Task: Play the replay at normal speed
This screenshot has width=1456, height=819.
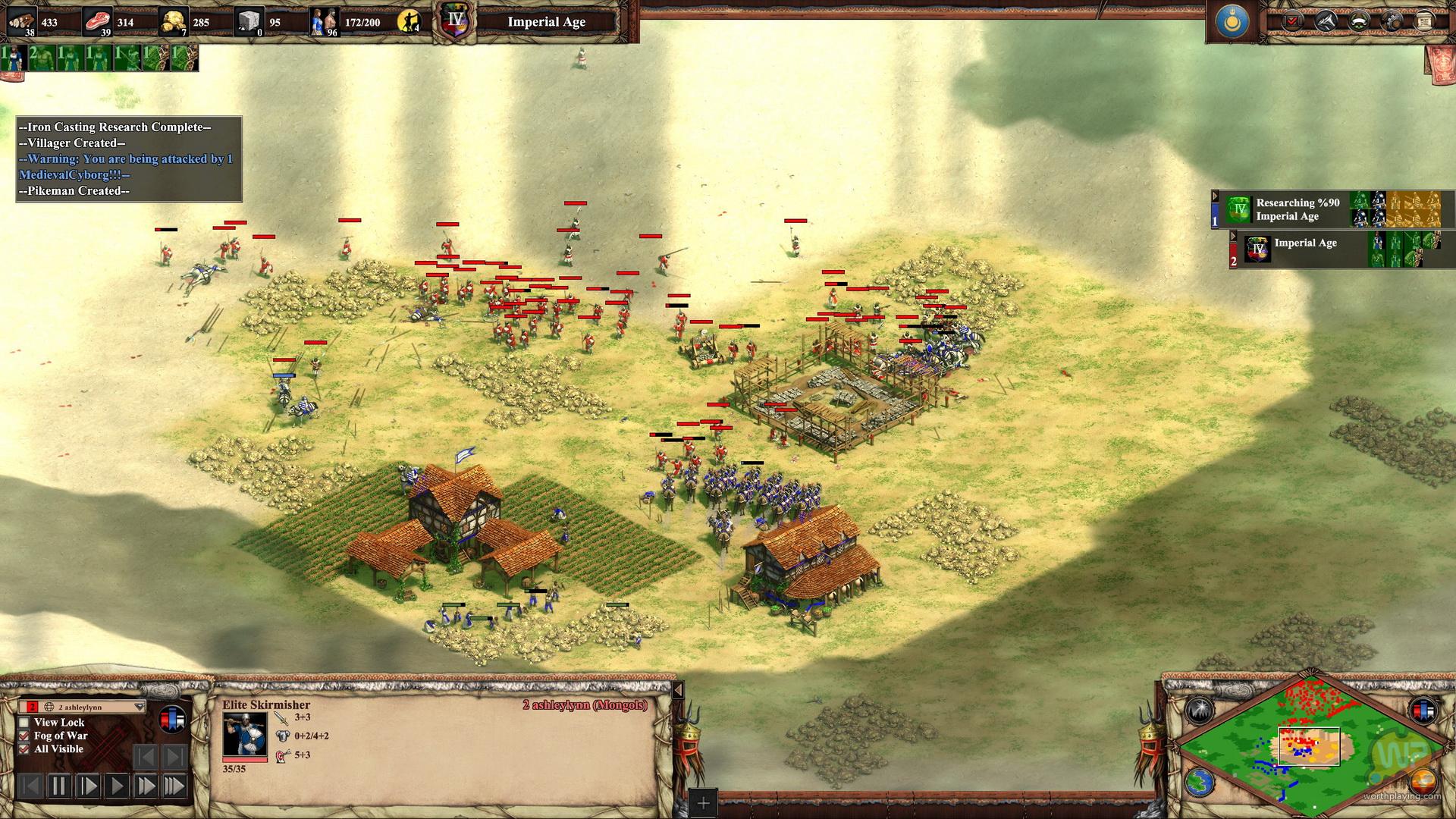Action: point(117,786)
